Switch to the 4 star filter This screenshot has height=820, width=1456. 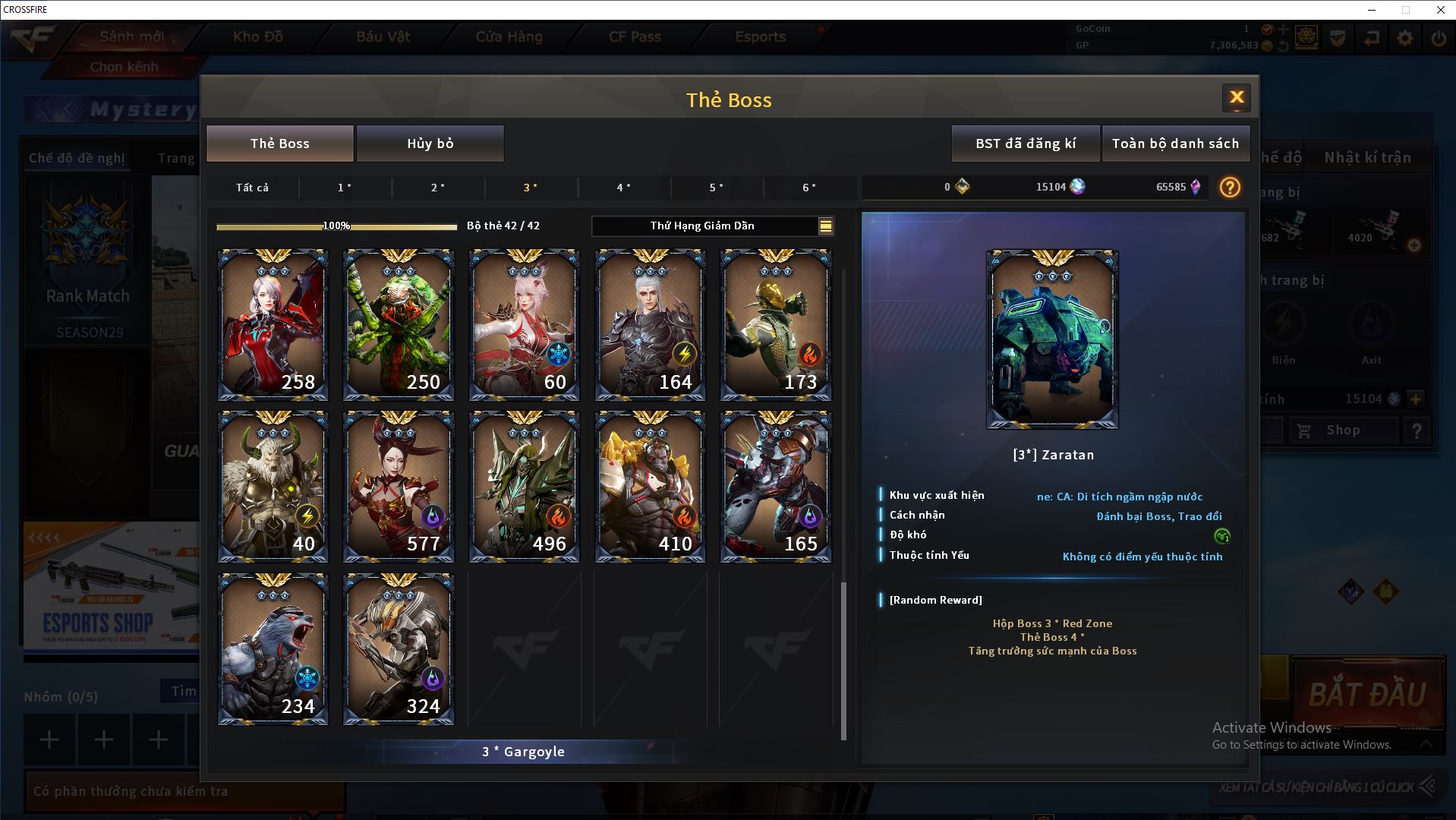(x=623, y=188)
